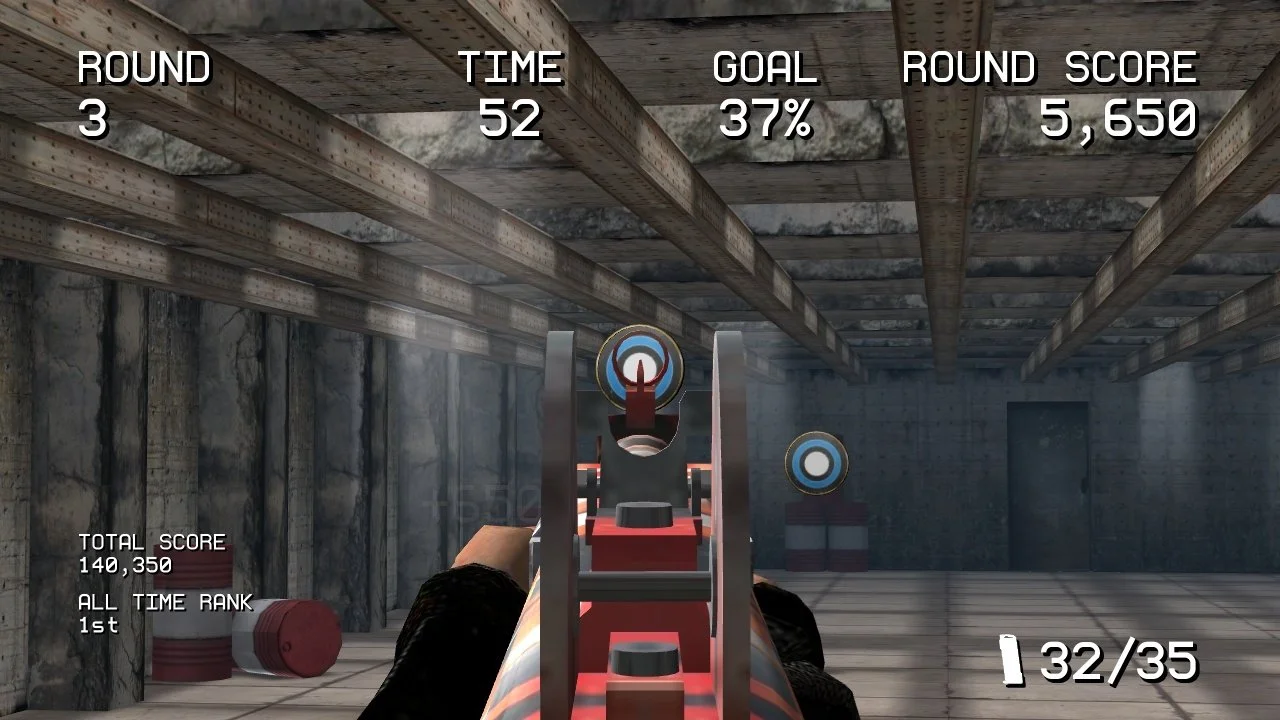1280x720 pixels.
Task: Toggle the TIME display
Action: point(510,95)
